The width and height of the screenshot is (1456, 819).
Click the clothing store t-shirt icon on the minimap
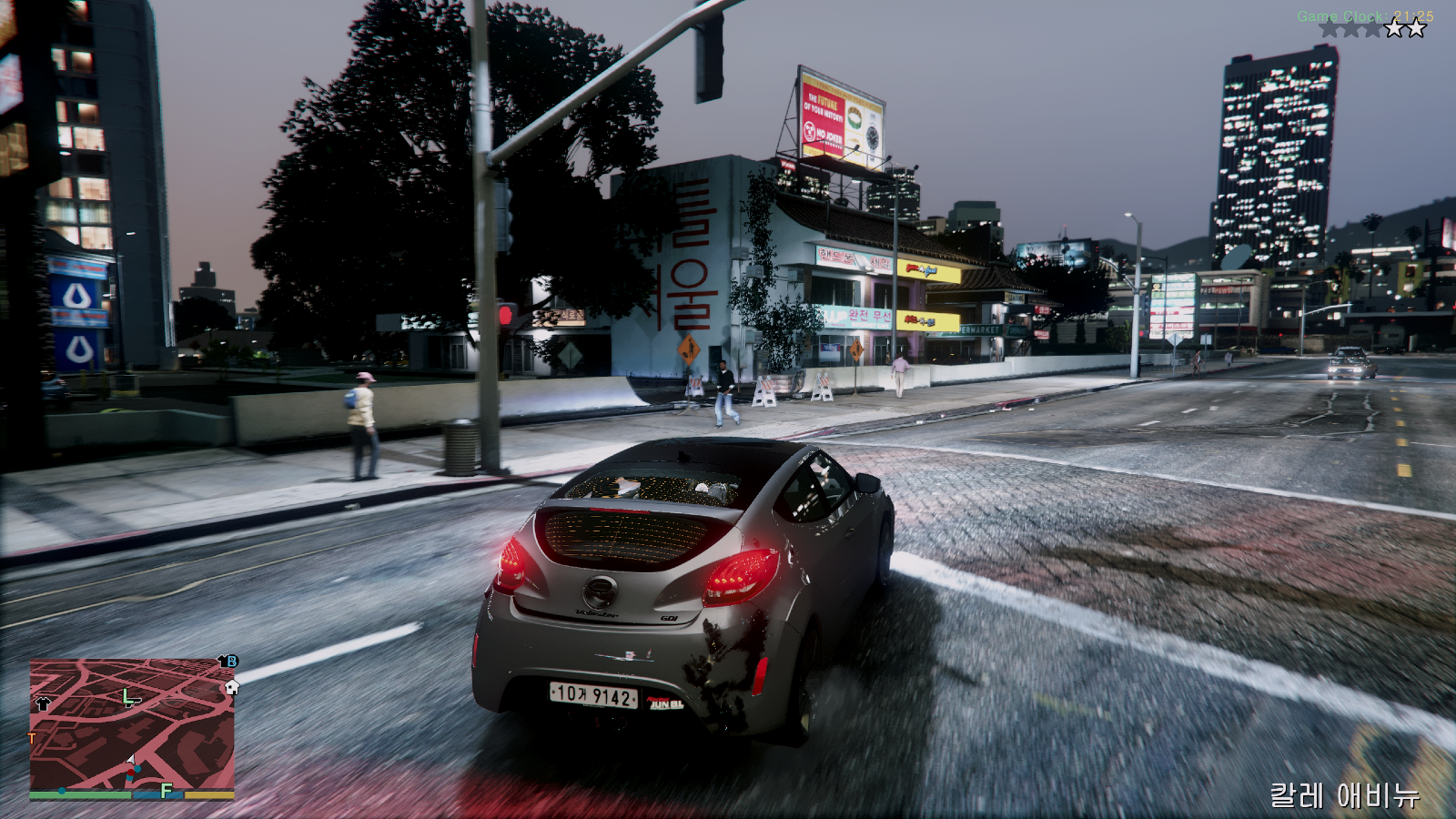click(x=44, y=703)
